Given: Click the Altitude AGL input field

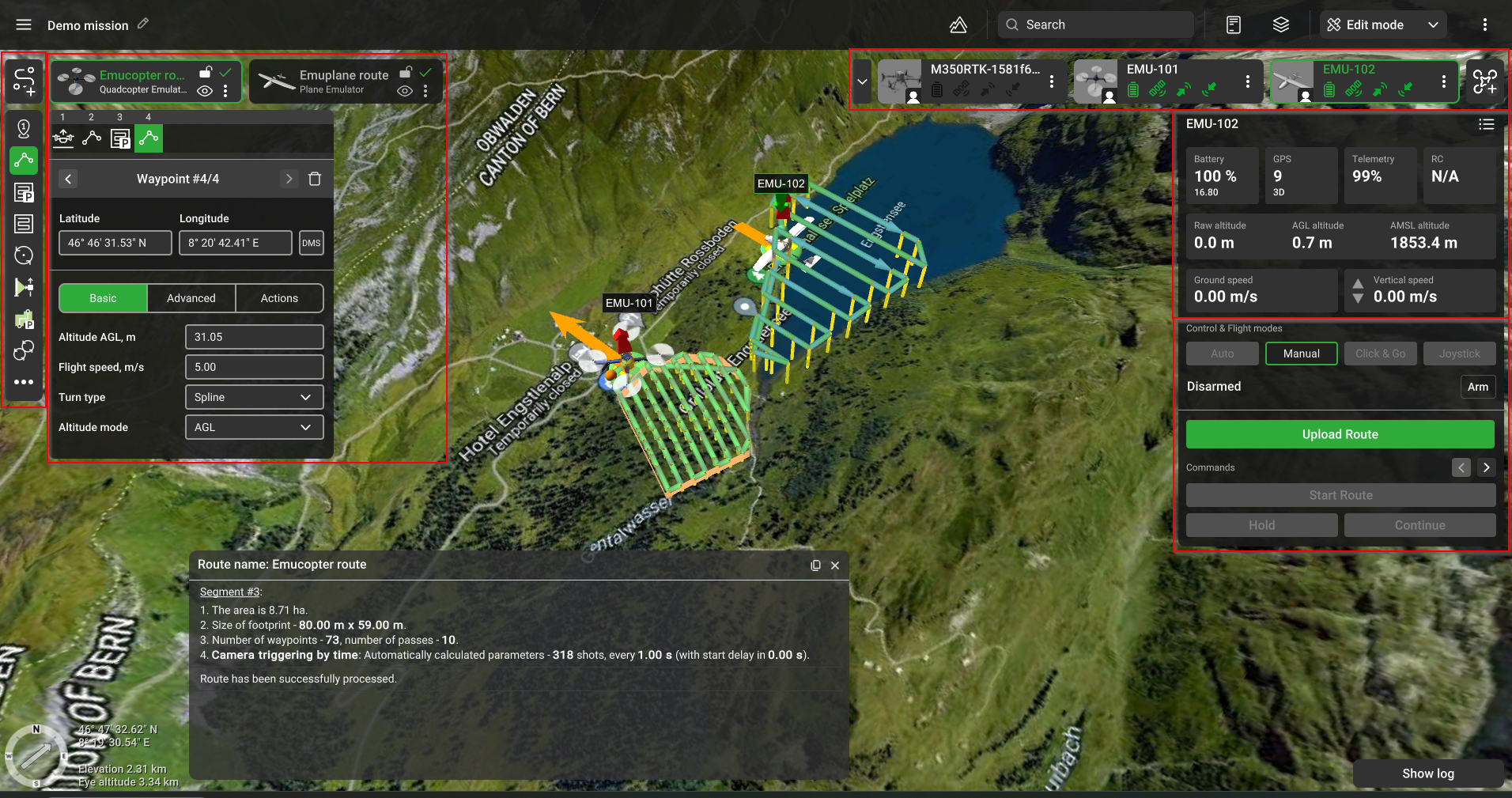Looking at the screenshot, I should 254,337.
